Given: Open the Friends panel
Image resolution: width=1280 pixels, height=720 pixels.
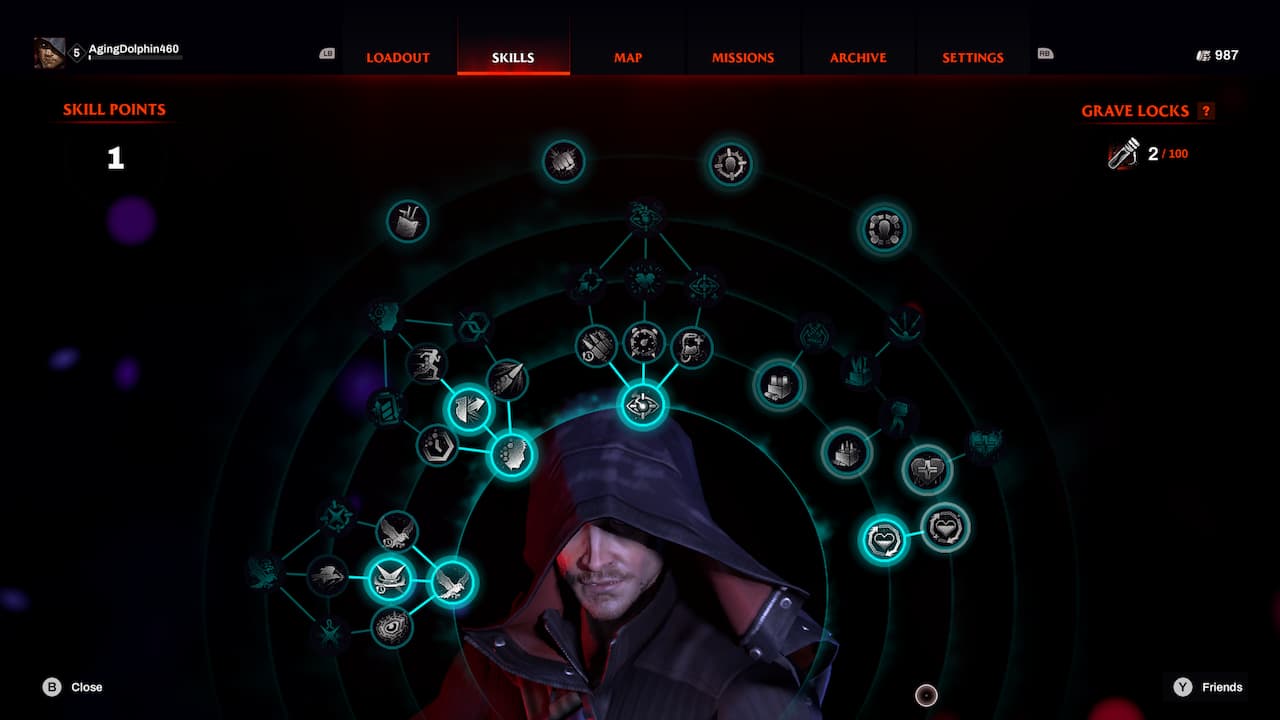Looking at the screenshot, I should coord(1212,687).
